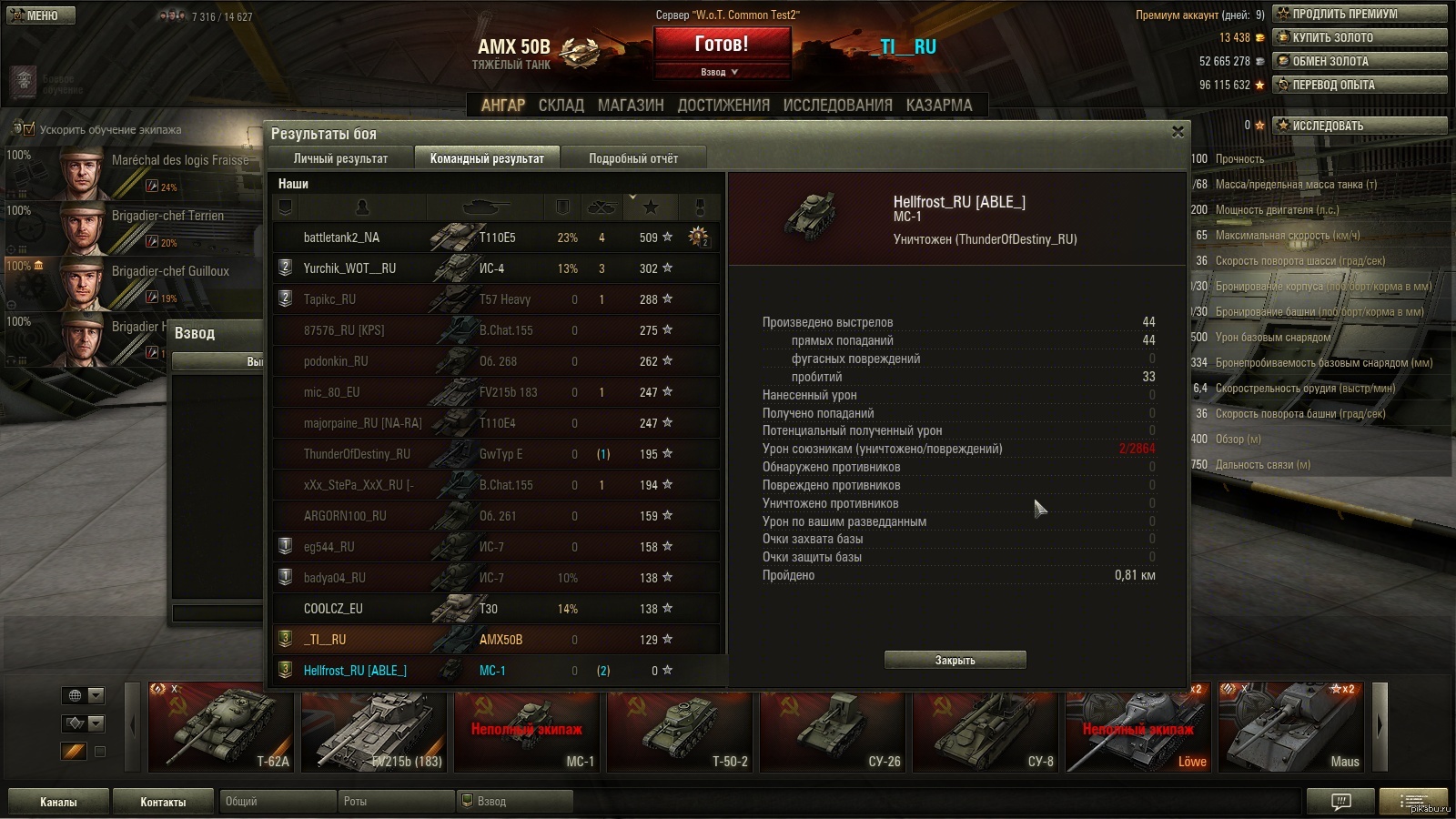This screenshot has height=819, width=1456.
Task: Select the Maus tank in carousel
Action: tap(1291, 729)
